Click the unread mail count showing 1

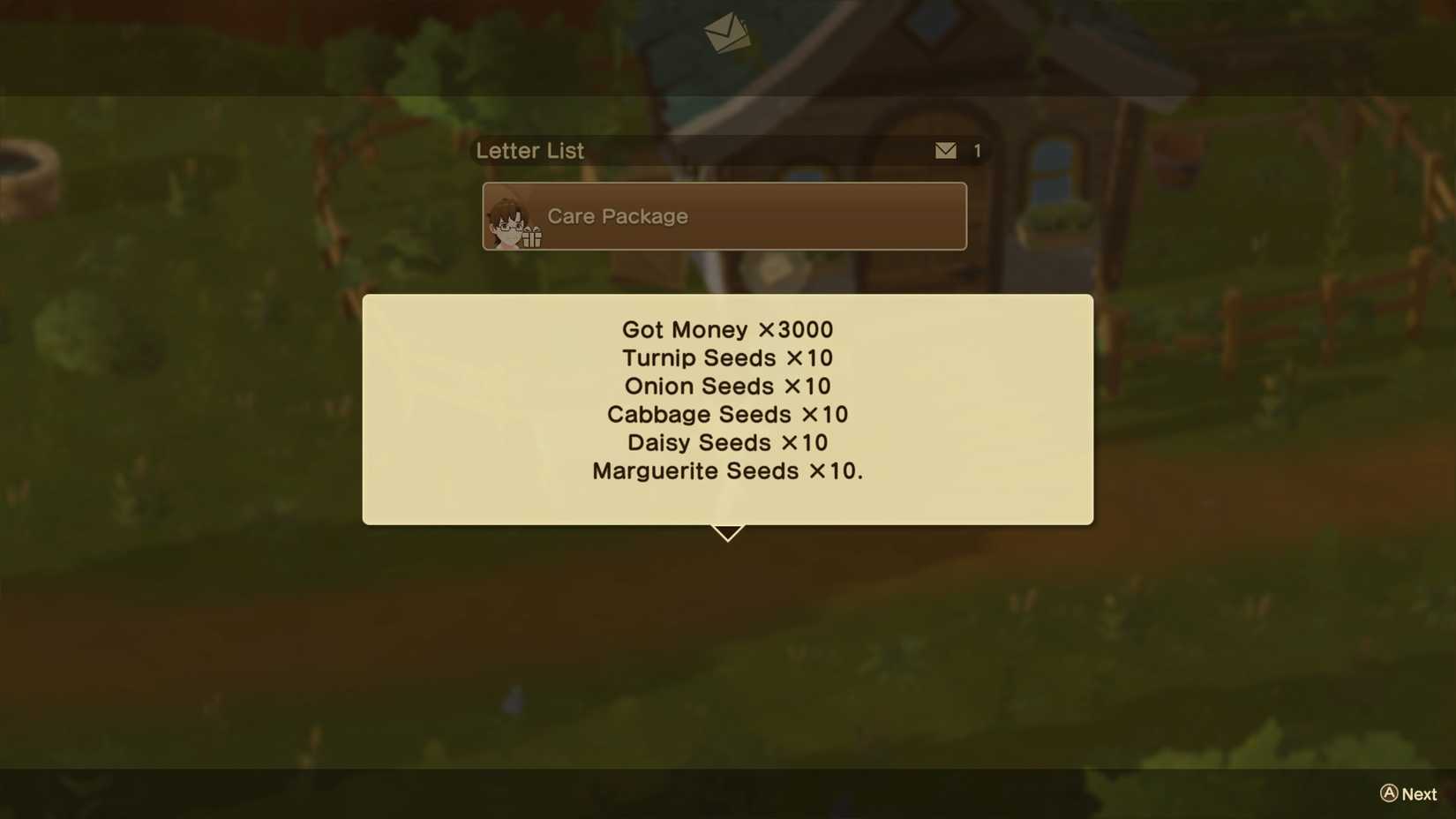(x=977, y=151)
